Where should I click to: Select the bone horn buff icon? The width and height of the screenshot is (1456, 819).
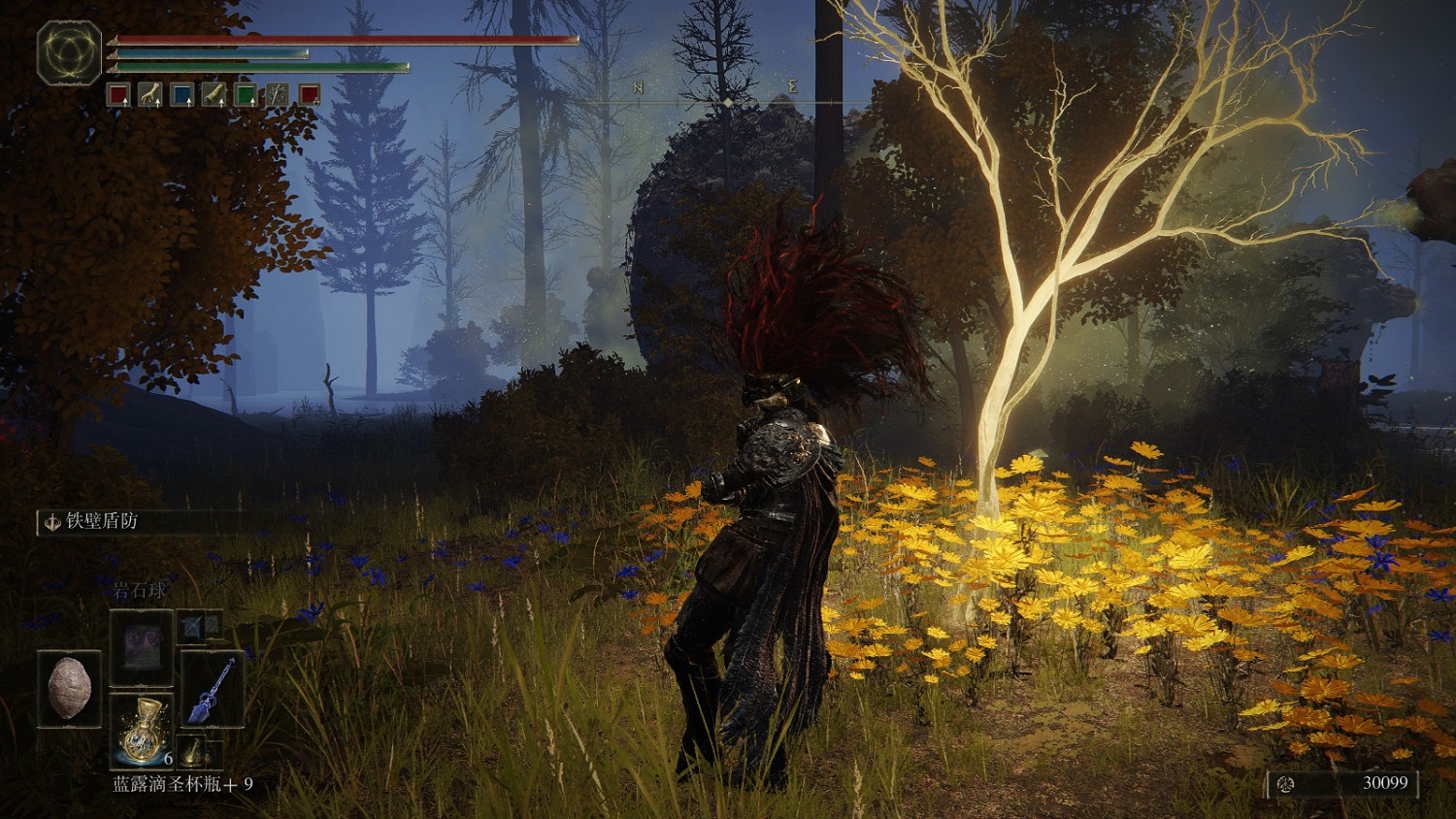(214, 94)
